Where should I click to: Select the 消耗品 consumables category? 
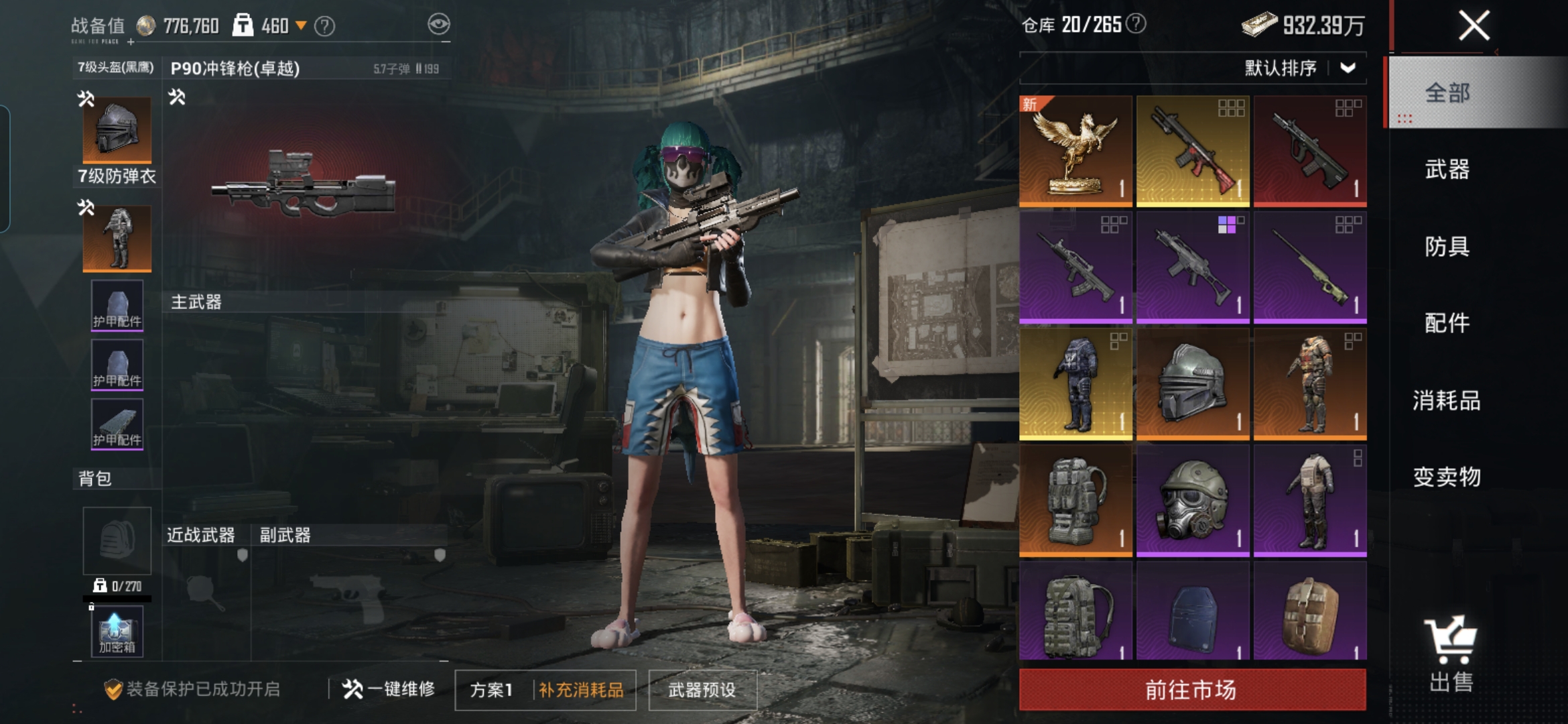click(1447, 400)
